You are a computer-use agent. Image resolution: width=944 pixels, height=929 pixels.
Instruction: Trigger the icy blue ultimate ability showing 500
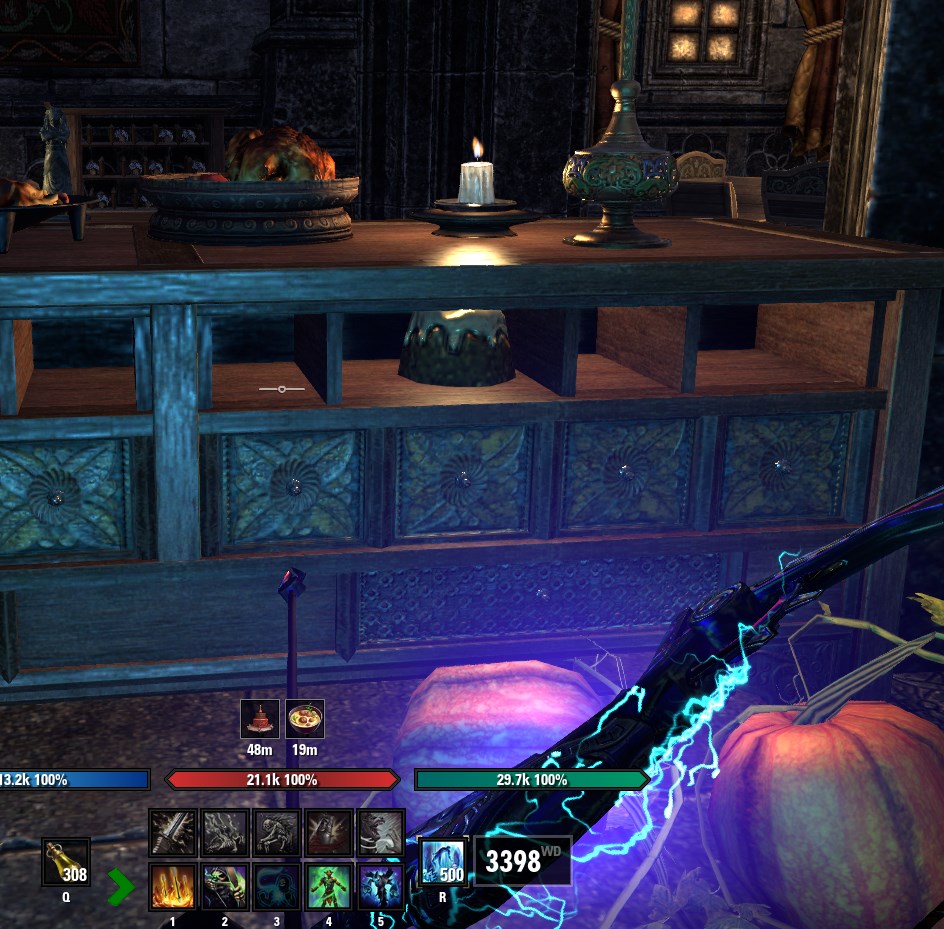point(441,861)
